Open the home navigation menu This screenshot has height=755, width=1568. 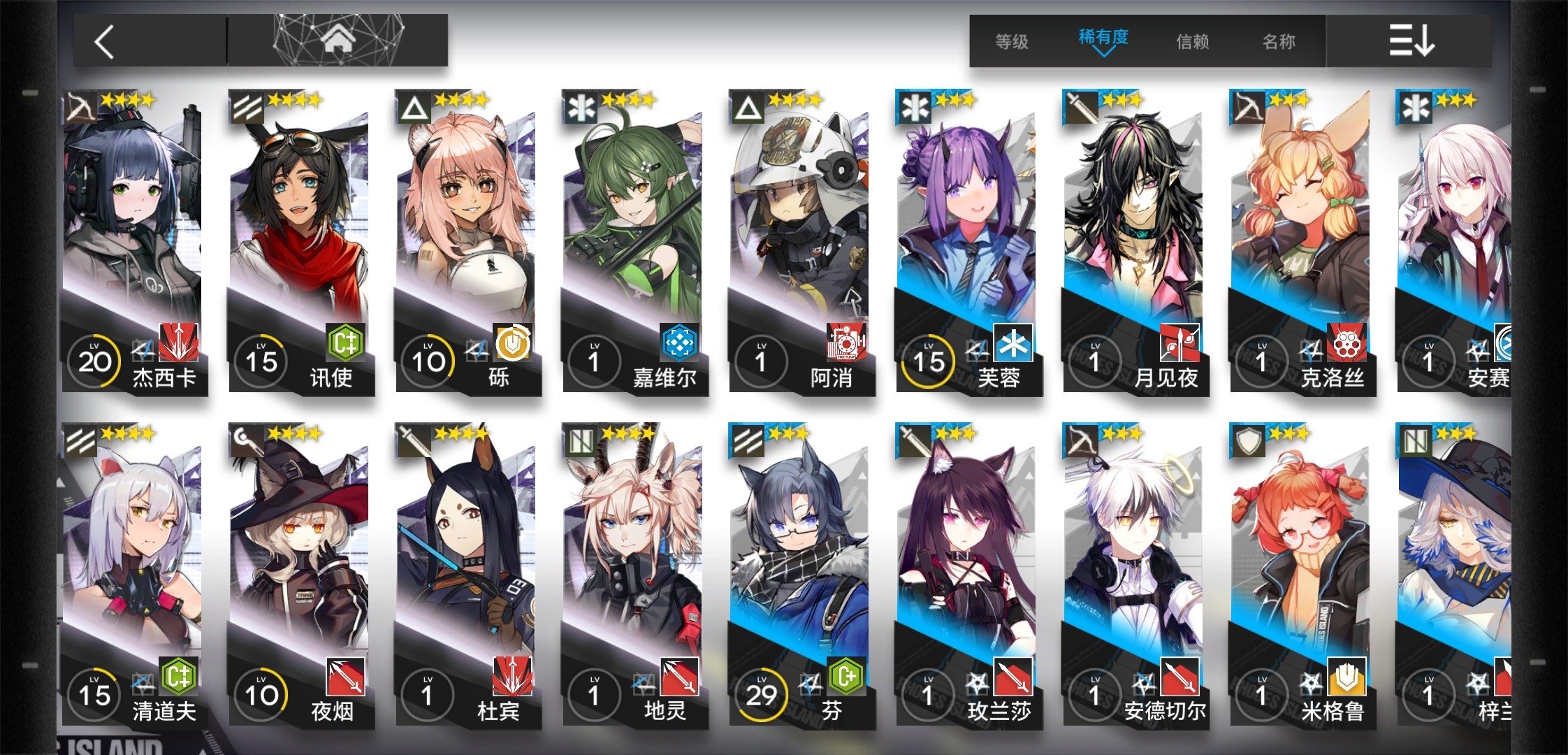click(338, 41)
